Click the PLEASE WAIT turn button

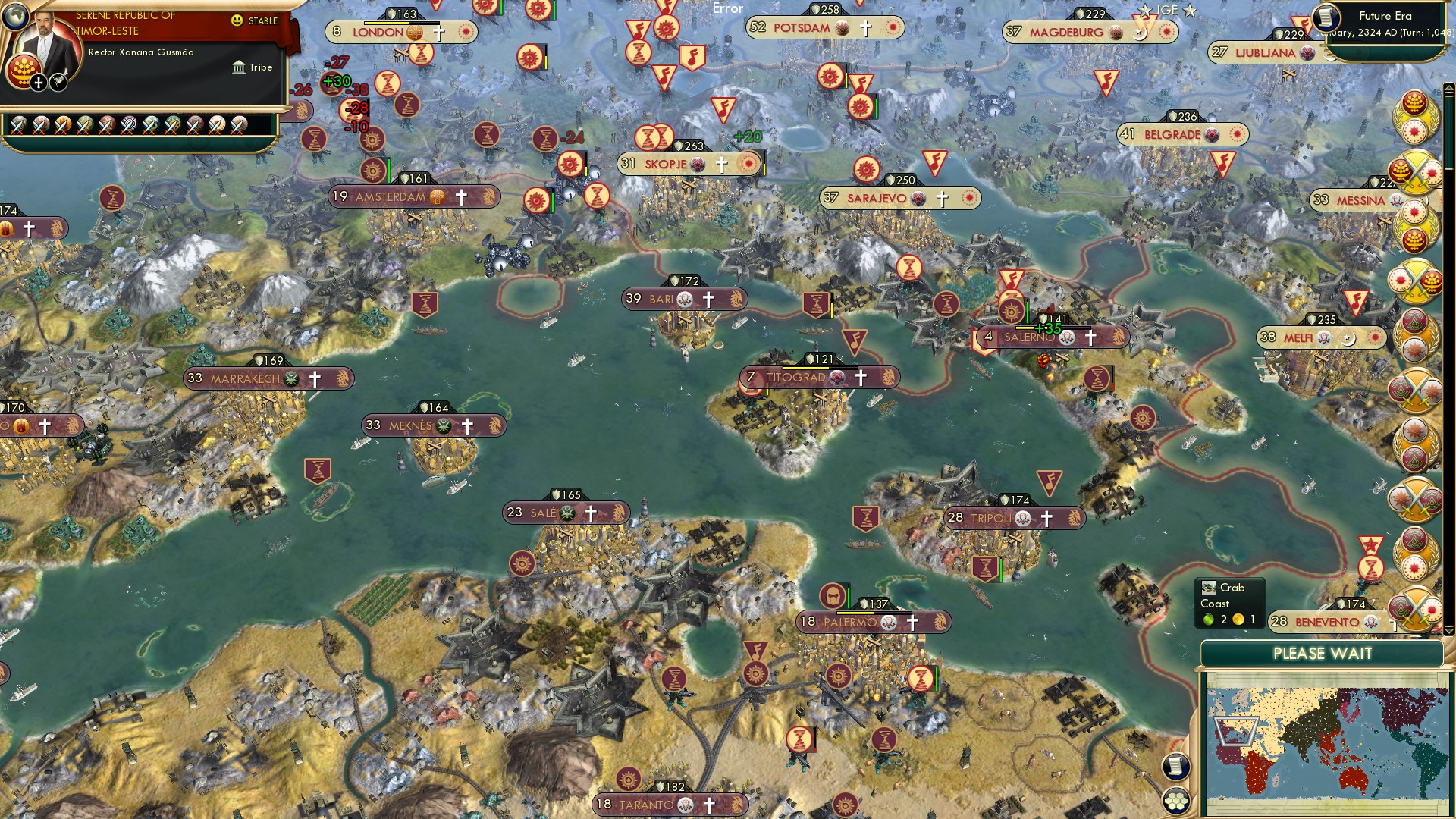tap(1322, 654)
